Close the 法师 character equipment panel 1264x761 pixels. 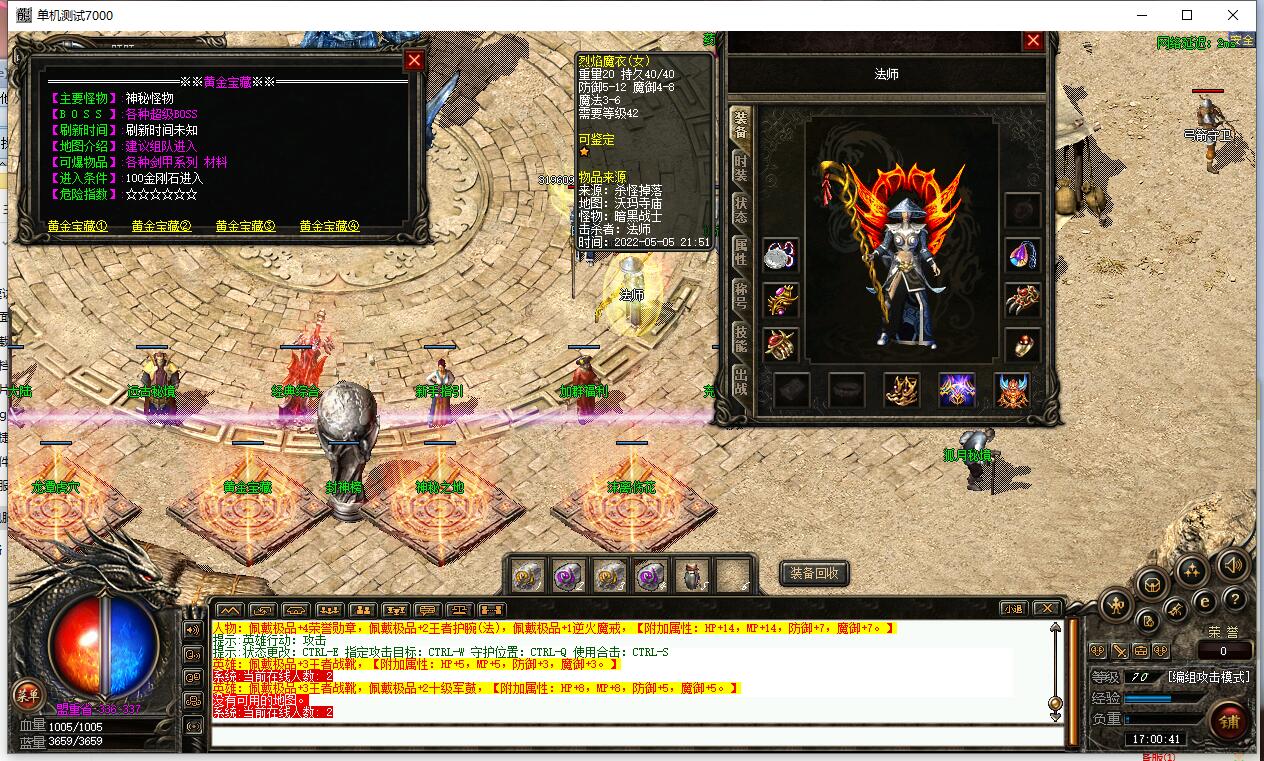(x=1033, y=41)
